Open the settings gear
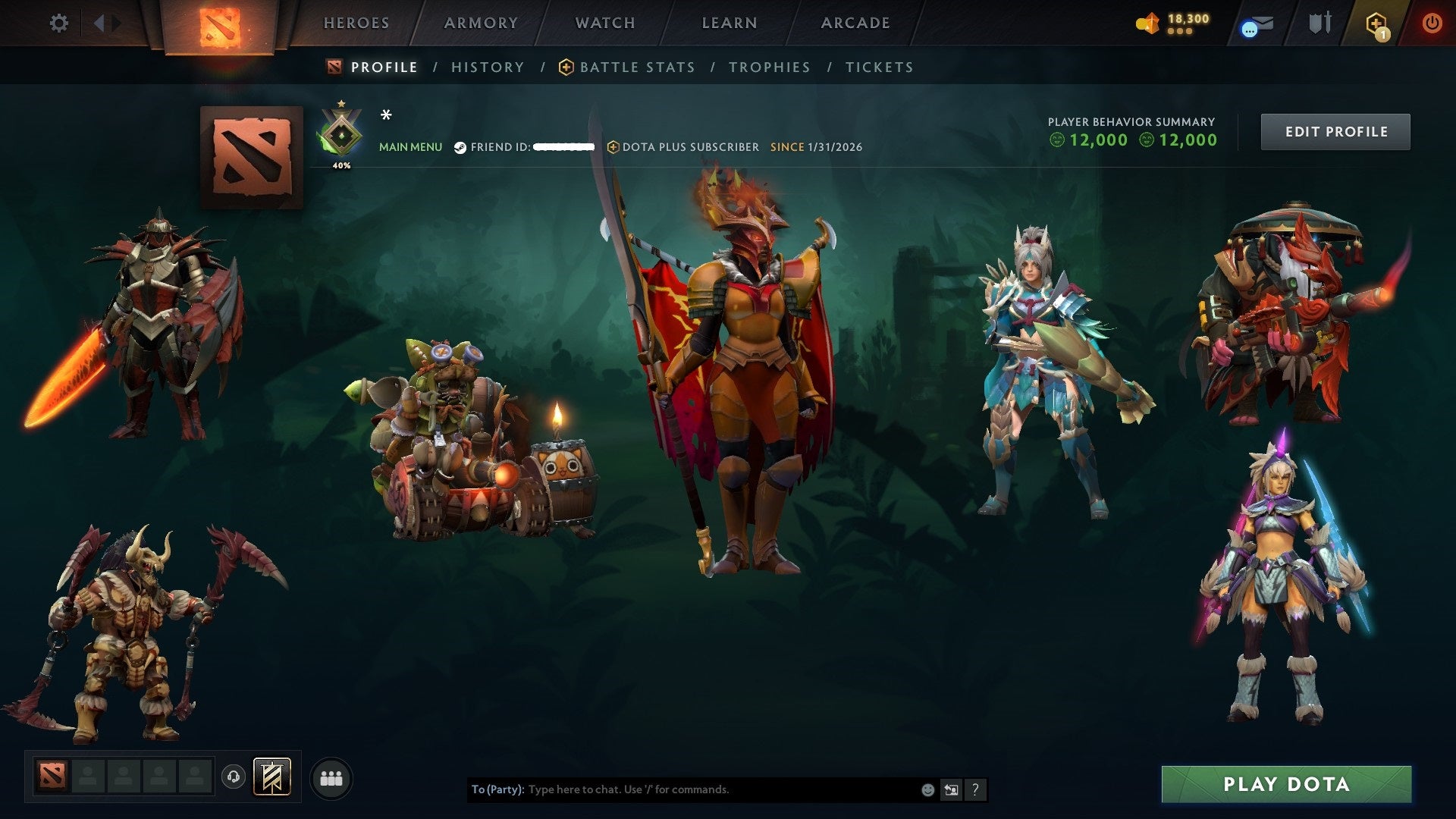 [x=59, y=23]
